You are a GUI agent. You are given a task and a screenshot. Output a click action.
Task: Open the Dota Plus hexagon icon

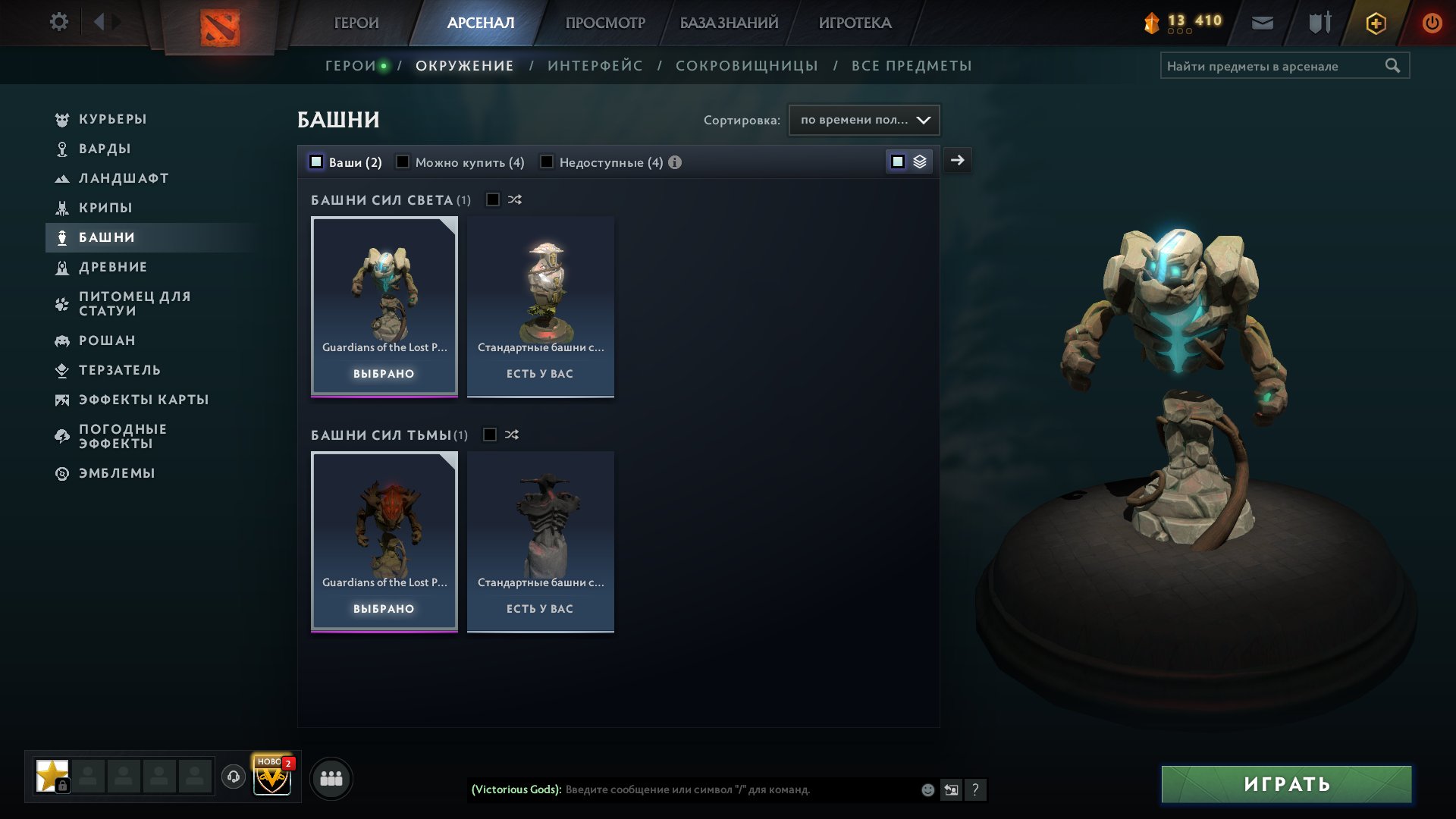1375,23
